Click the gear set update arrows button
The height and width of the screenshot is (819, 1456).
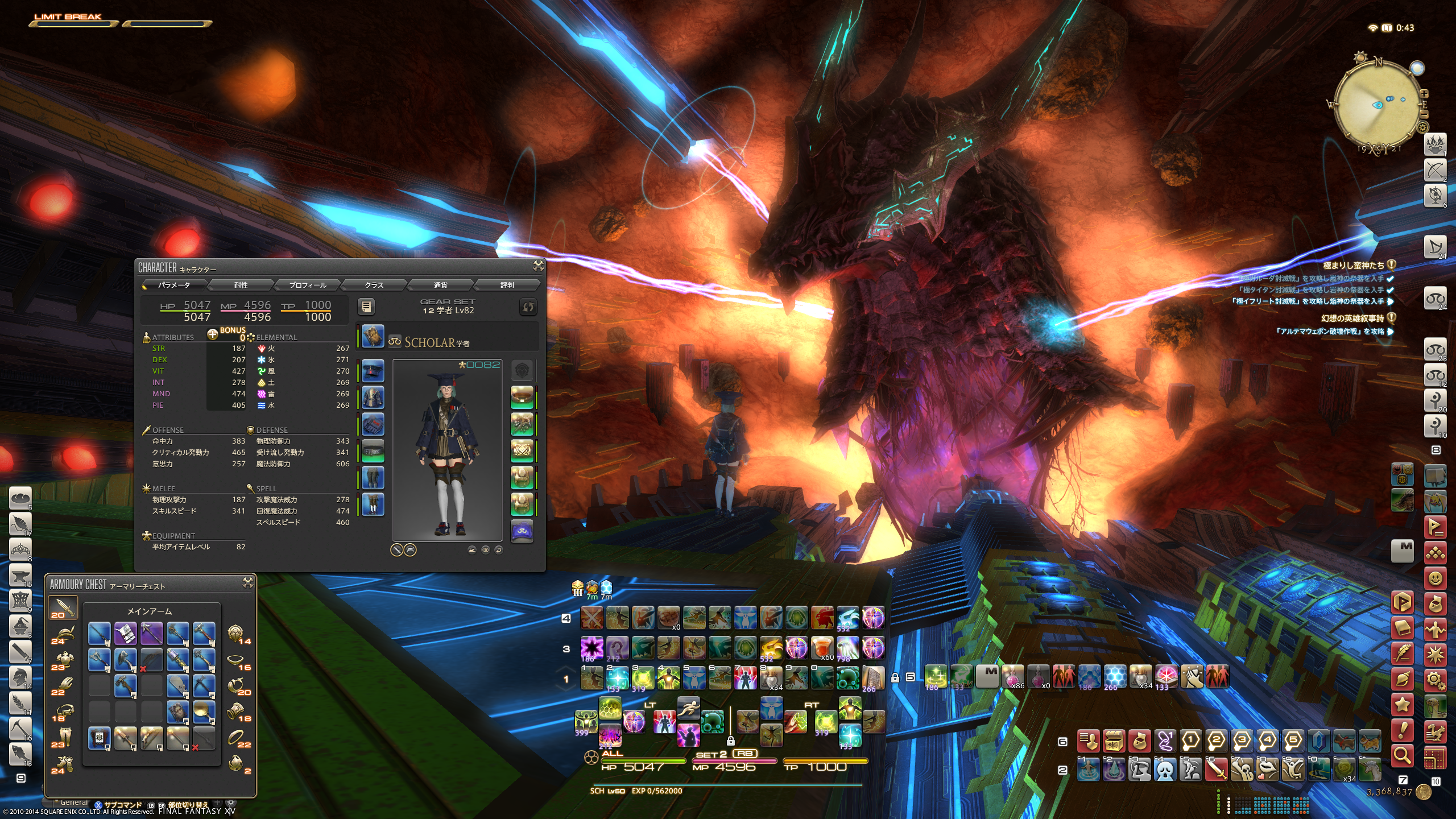(x=528, y=307)
